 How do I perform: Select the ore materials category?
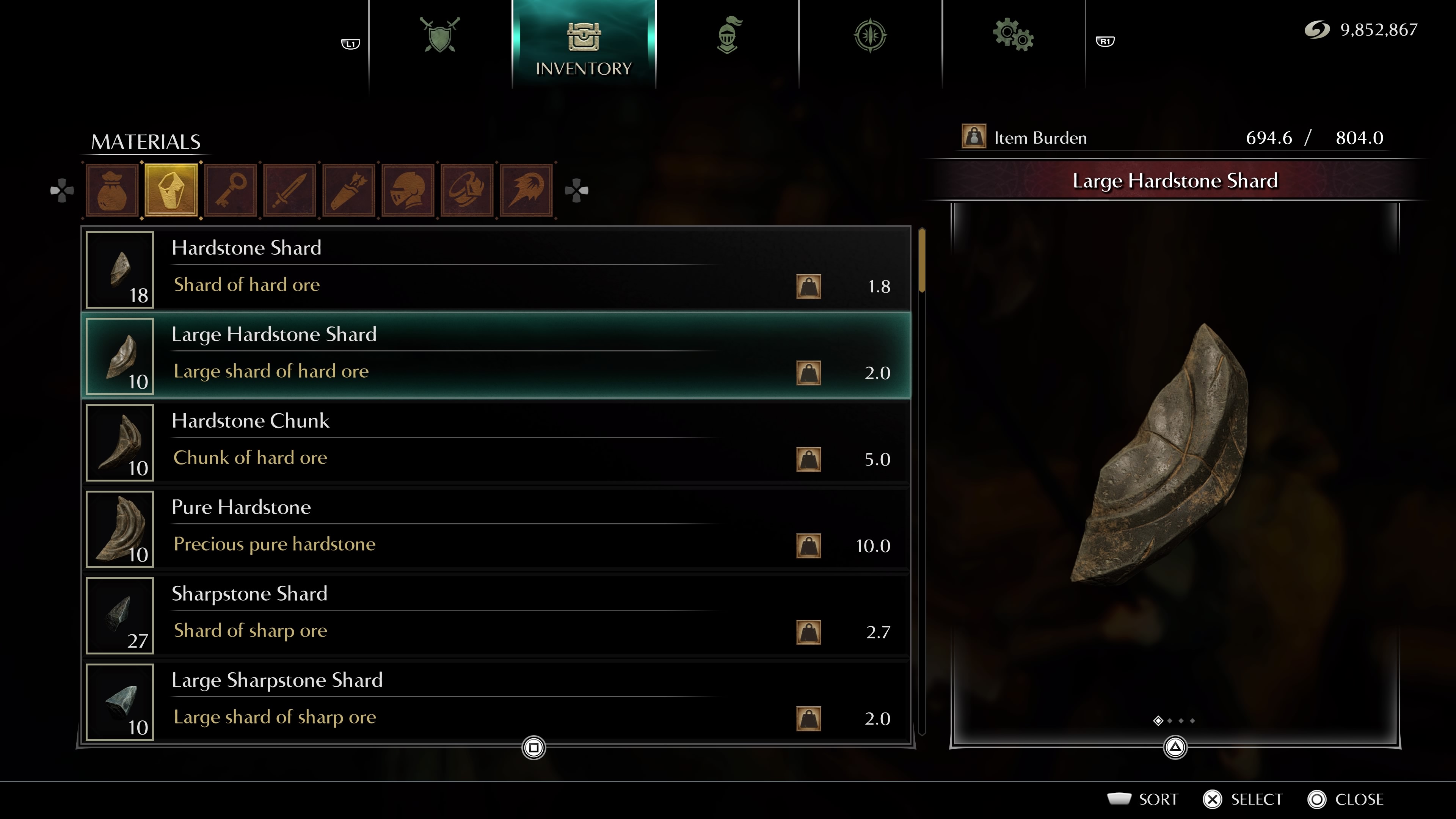(x=171, y=190)
